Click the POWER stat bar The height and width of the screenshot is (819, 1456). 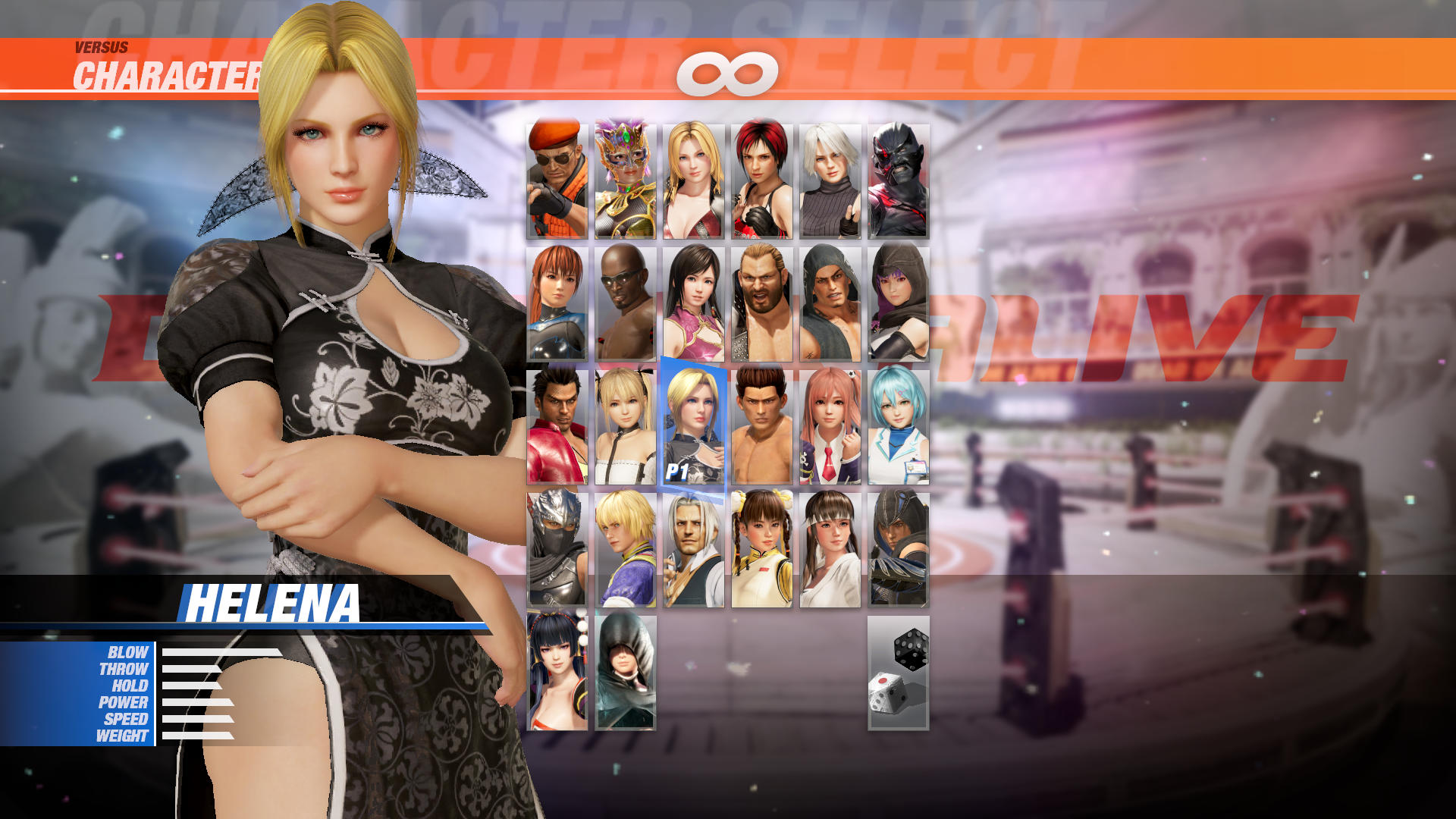click(196, 702)
